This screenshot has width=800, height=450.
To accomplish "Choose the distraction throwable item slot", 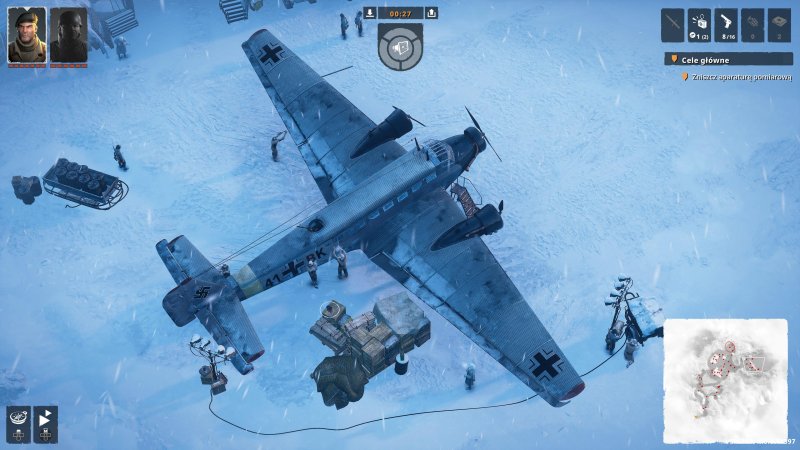I will (700, 24).
